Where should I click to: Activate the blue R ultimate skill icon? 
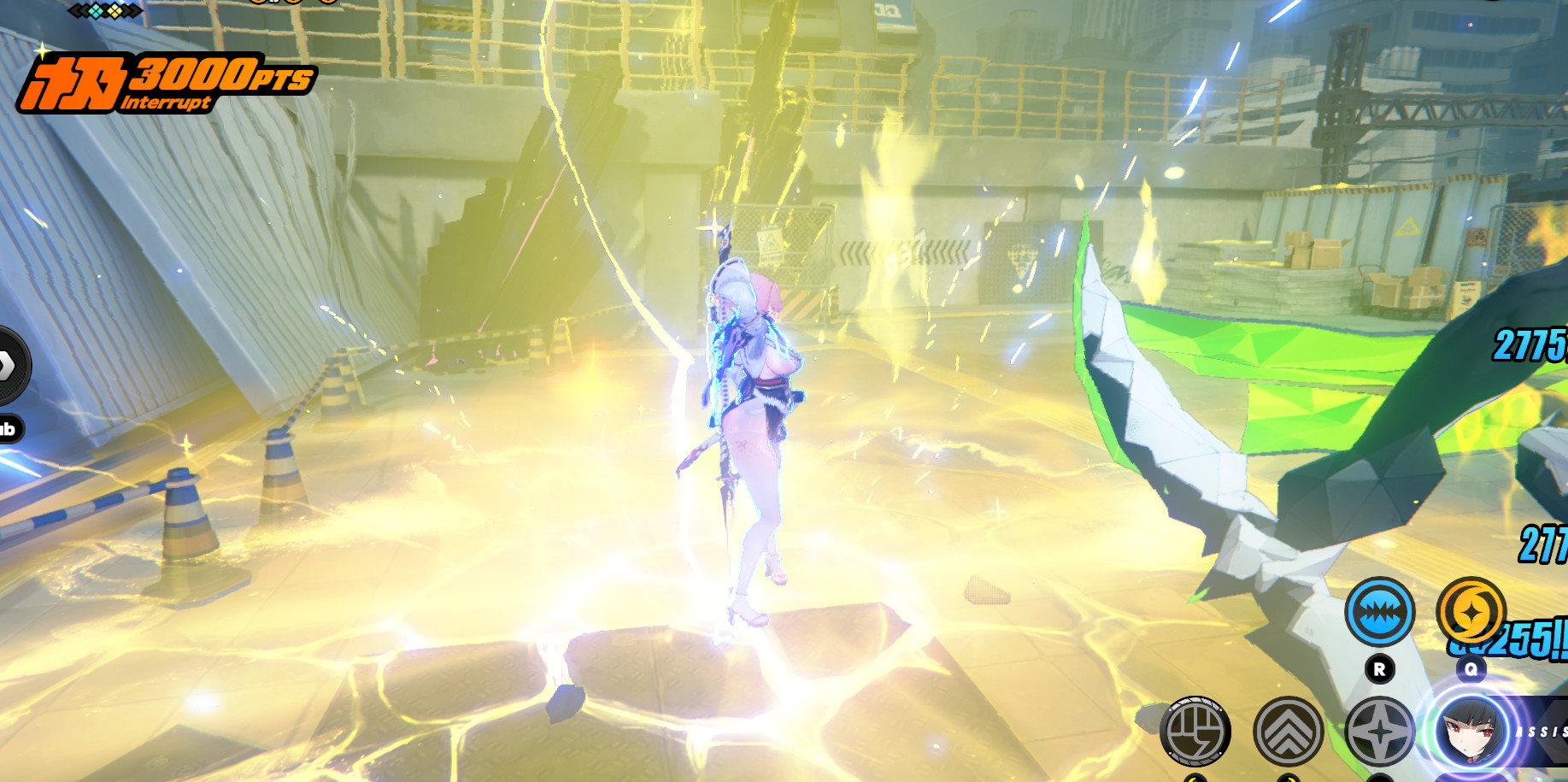(x=1379, y=610)
